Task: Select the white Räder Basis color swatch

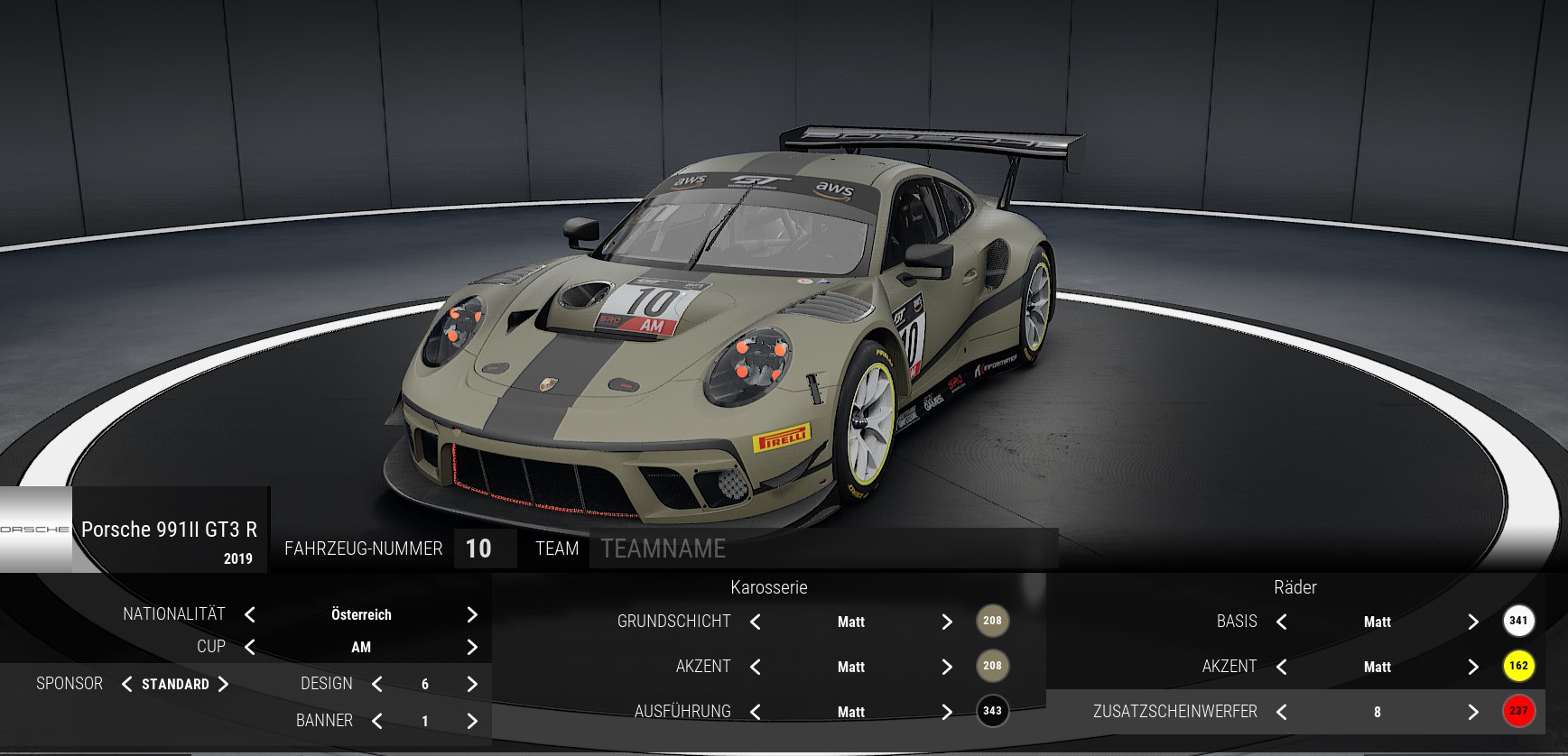Action: coord(1518,621)
